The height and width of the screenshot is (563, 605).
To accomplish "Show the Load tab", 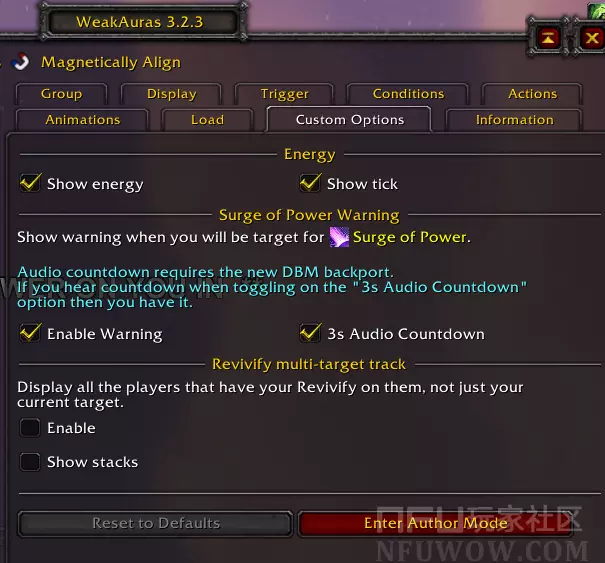I will pos(207,120).
